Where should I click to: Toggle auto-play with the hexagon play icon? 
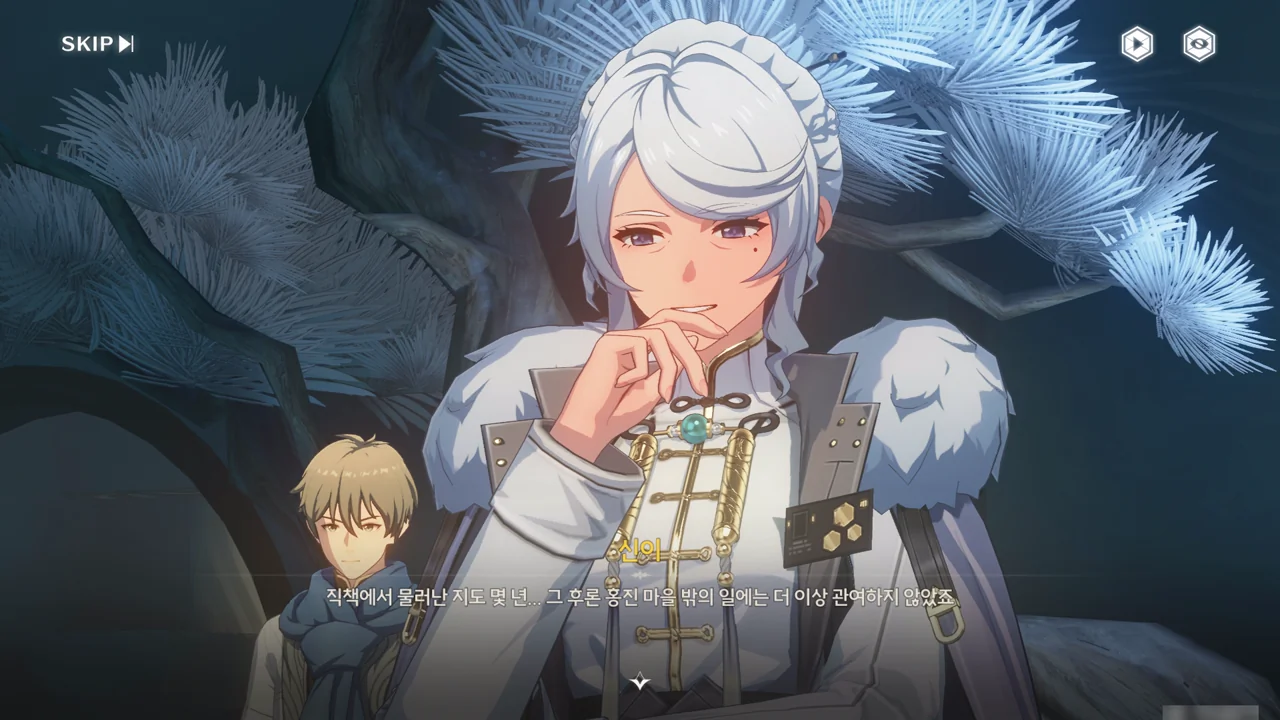click(x=1136, y=44)
